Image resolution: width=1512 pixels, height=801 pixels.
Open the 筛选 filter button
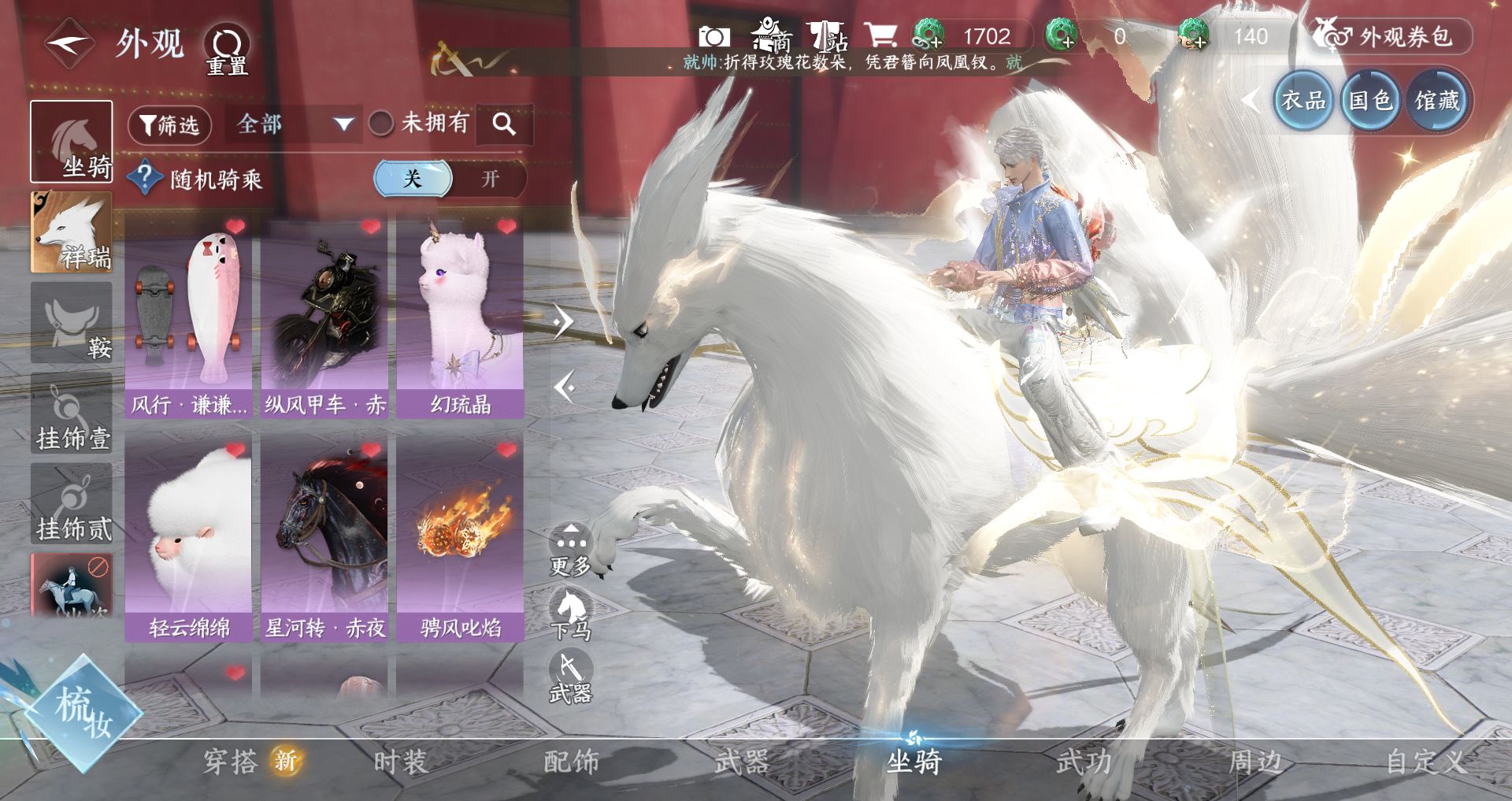[169, 124]
